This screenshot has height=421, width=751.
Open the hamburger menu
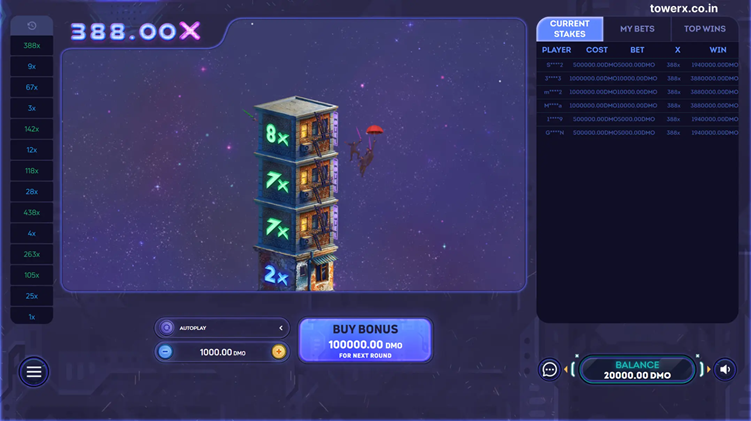34,372
